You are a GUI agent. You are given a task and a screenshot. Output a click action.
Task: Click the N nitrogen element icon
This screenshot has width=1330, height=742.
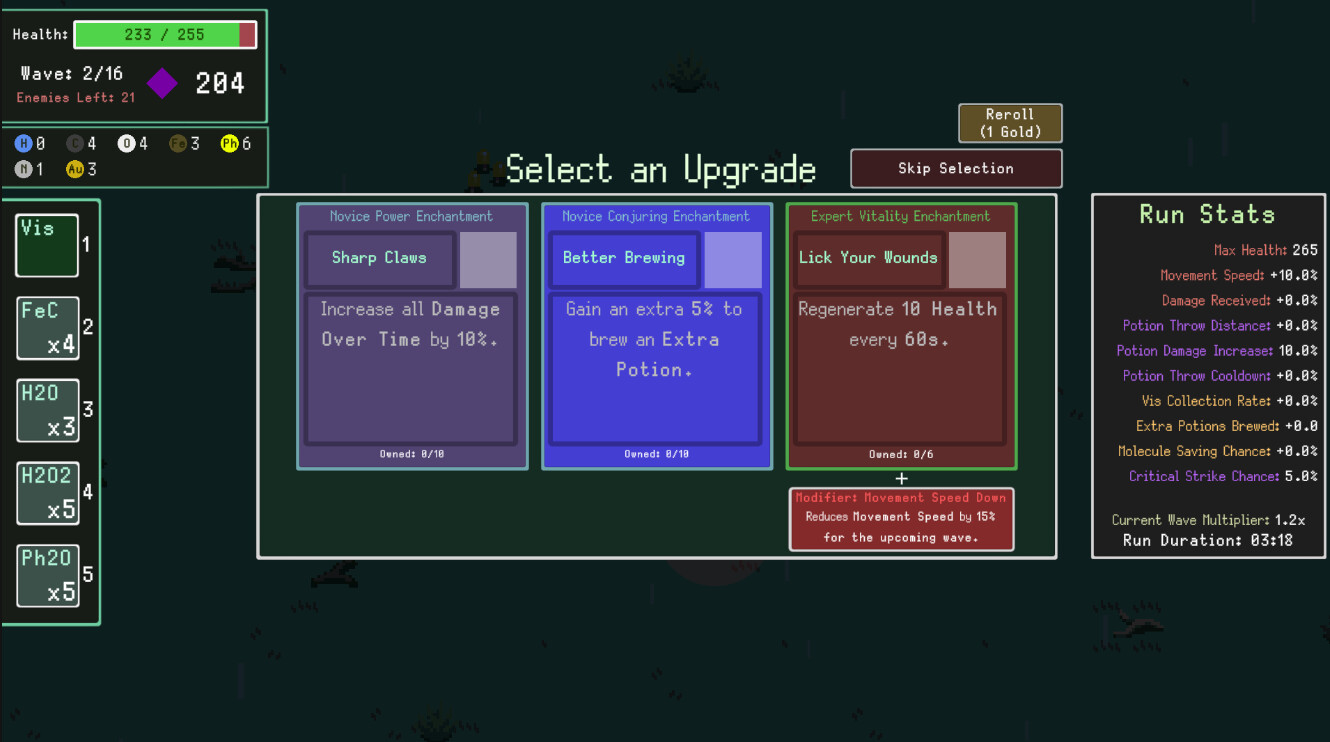23,169
